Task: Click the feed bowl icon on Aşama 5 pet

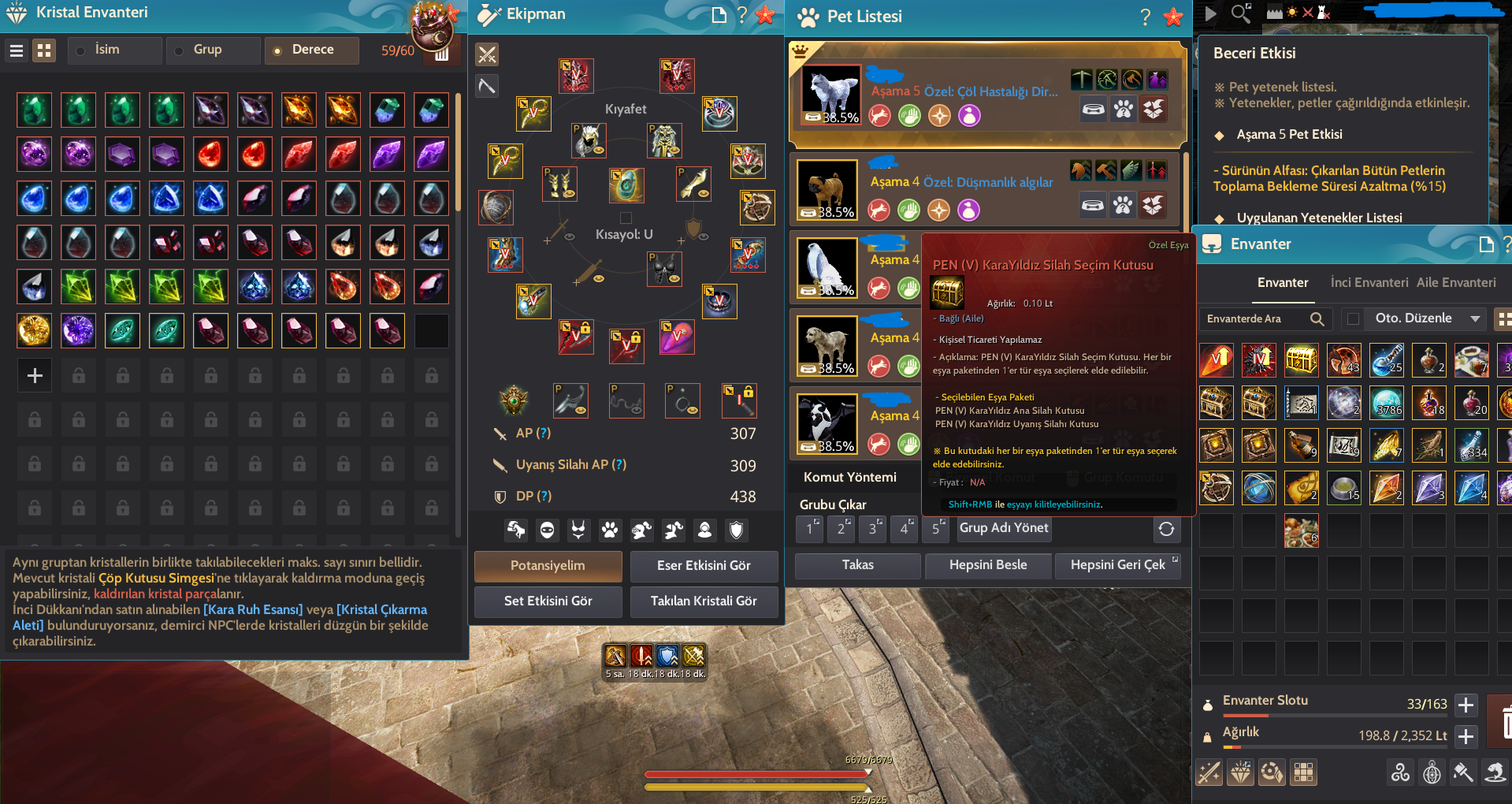Action: (x=1094, y=110)
